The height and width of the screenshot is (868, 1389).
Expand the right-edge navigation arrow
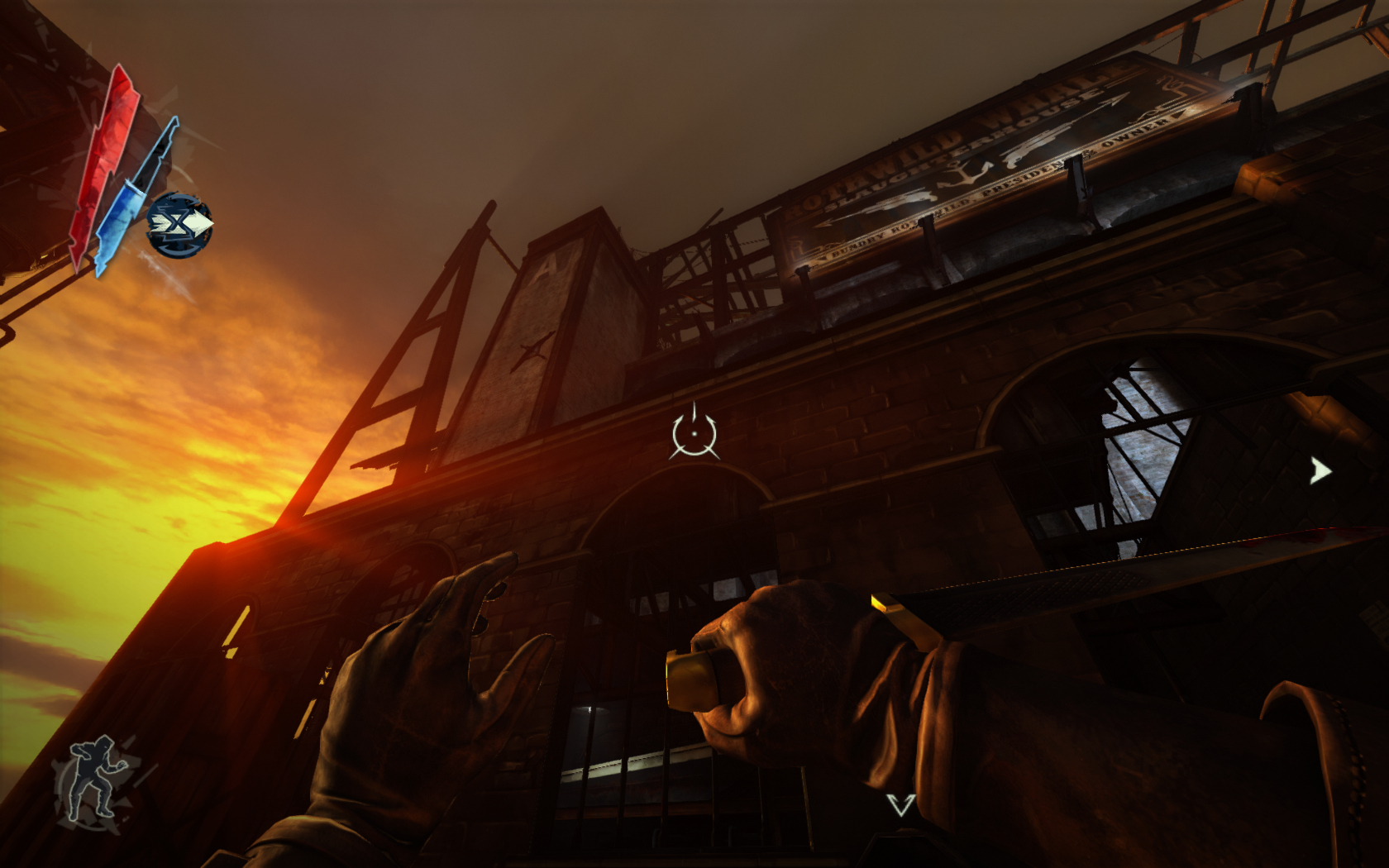click(1322, 471)
